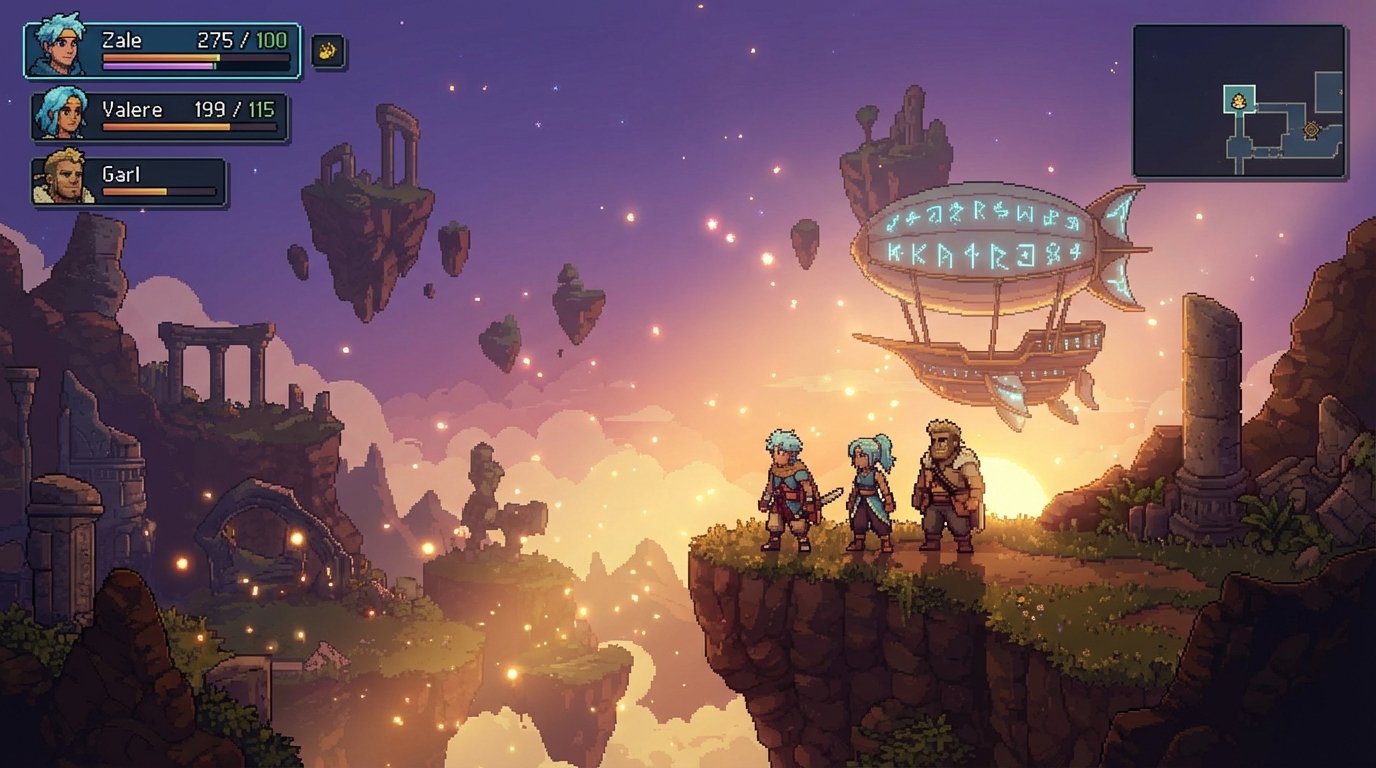The width and height of the screenshot is (1376, 768).
Task: Click the player position marker on the minimap
Action: coord(1239,101)
